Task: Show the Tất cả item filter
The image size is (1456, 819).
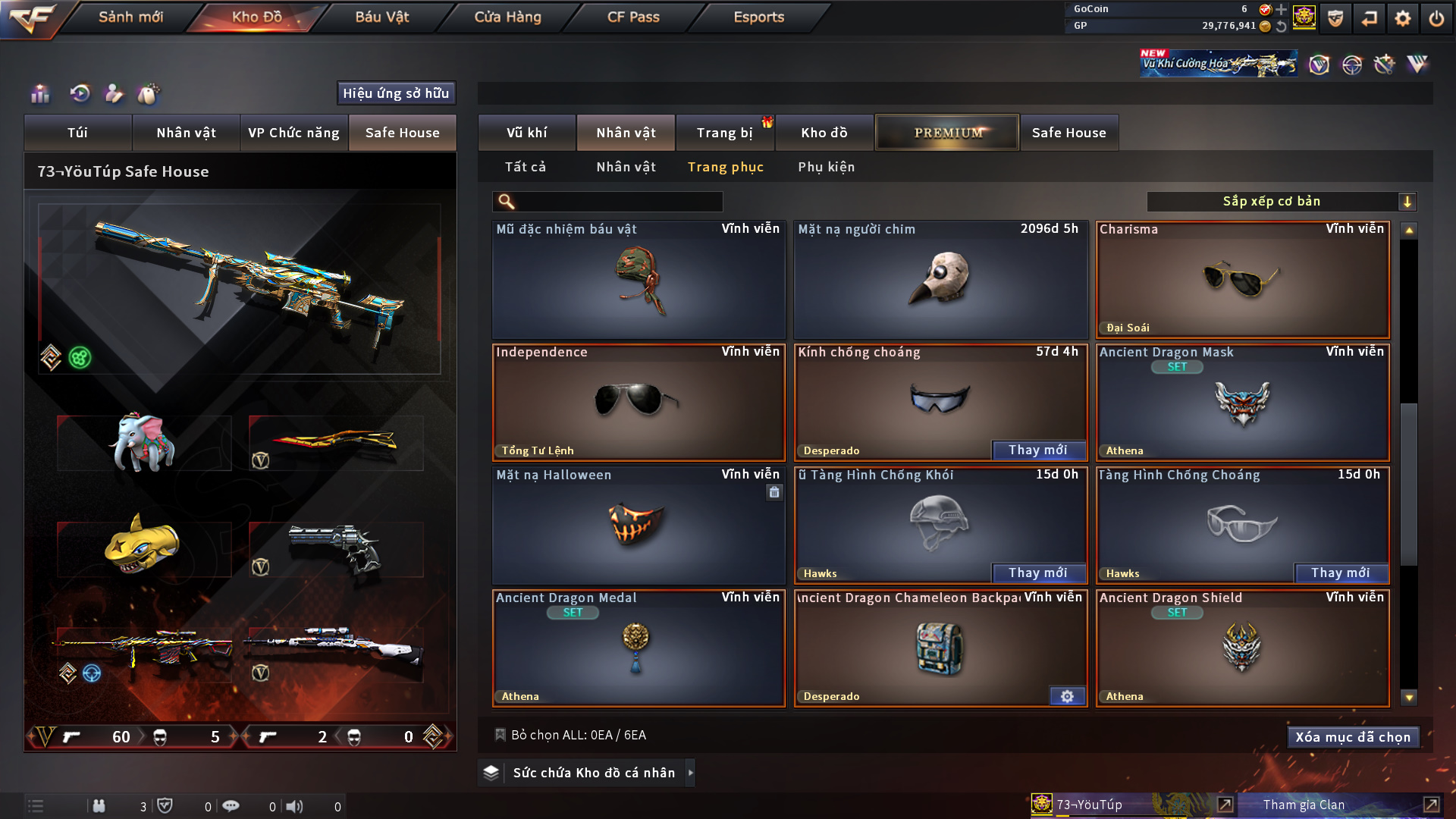Action: point(525,167)
